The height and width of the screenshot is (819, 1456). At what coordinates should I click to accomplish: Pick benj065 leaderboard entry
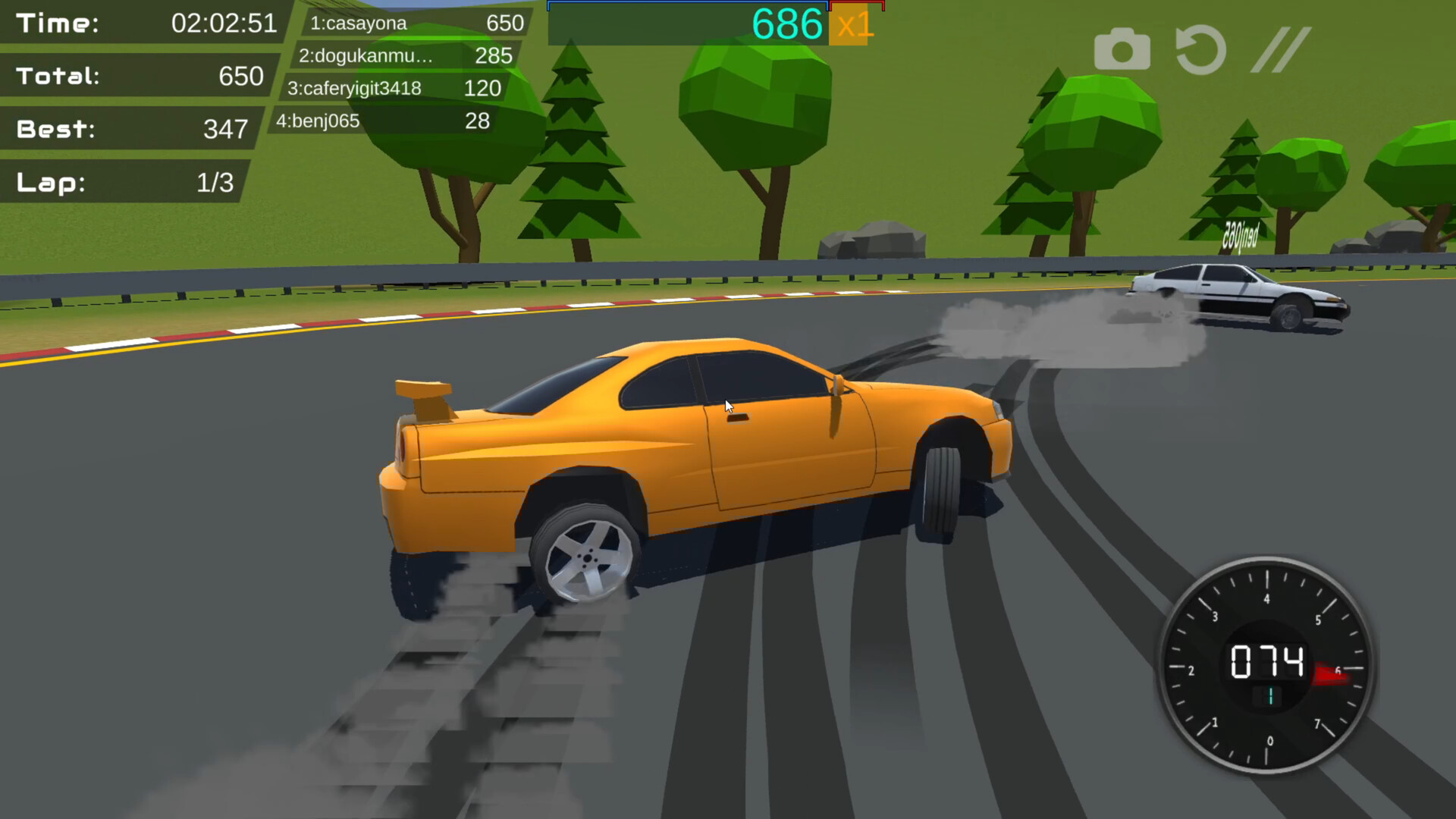click(382, 121)
